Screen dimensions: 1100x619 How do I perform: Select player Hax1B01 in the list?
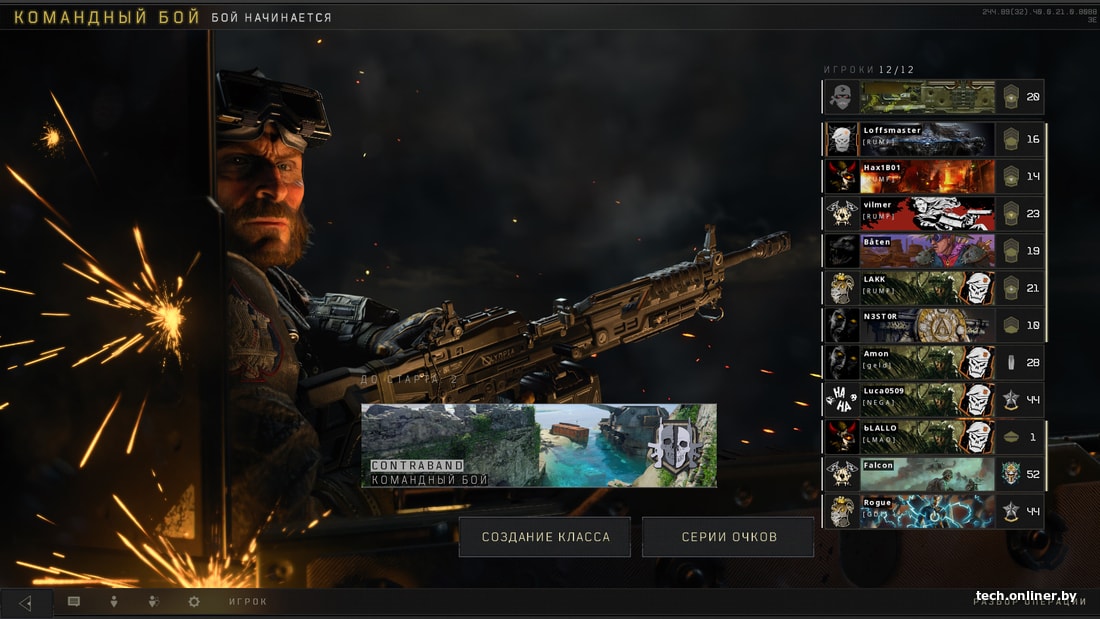928,176
